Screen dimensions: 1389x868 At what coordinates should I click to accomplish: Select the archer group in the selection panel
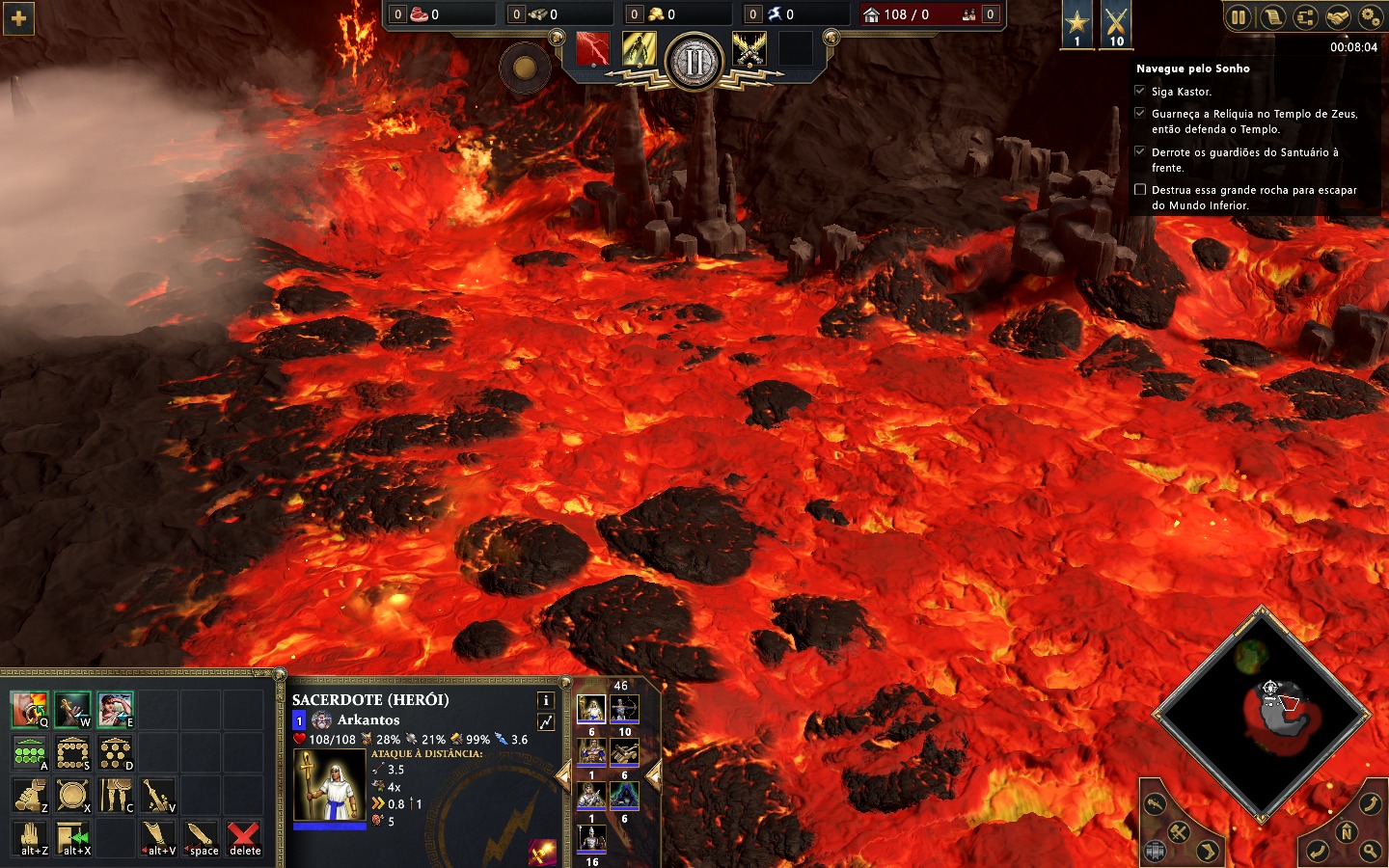point(624,711)
